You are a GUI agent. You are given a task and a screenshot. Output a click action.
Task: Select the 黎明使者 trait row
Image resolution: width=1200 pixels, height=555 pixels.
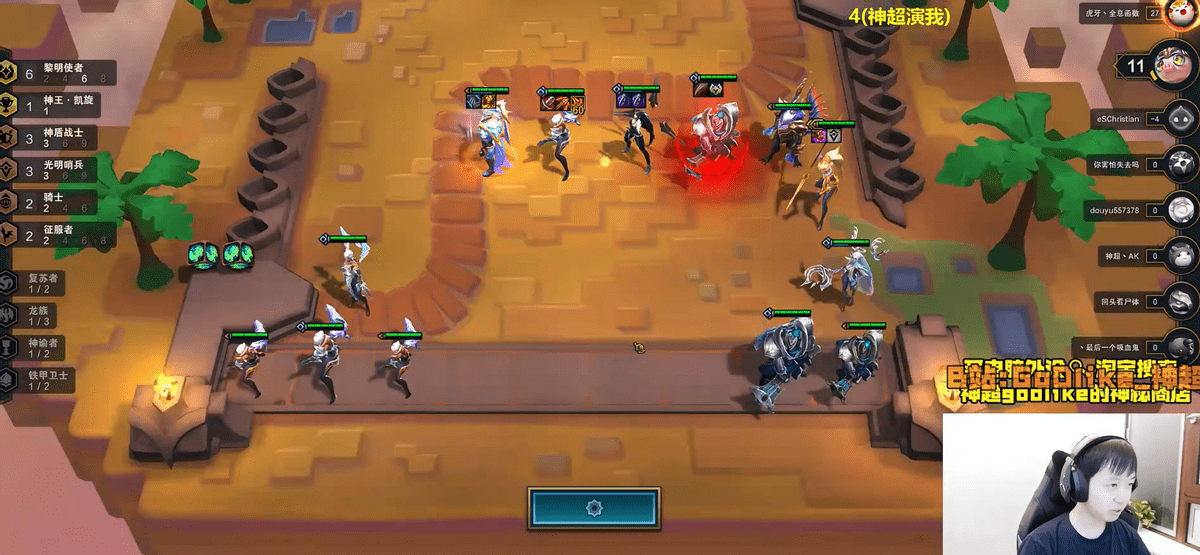coord(60,73)
